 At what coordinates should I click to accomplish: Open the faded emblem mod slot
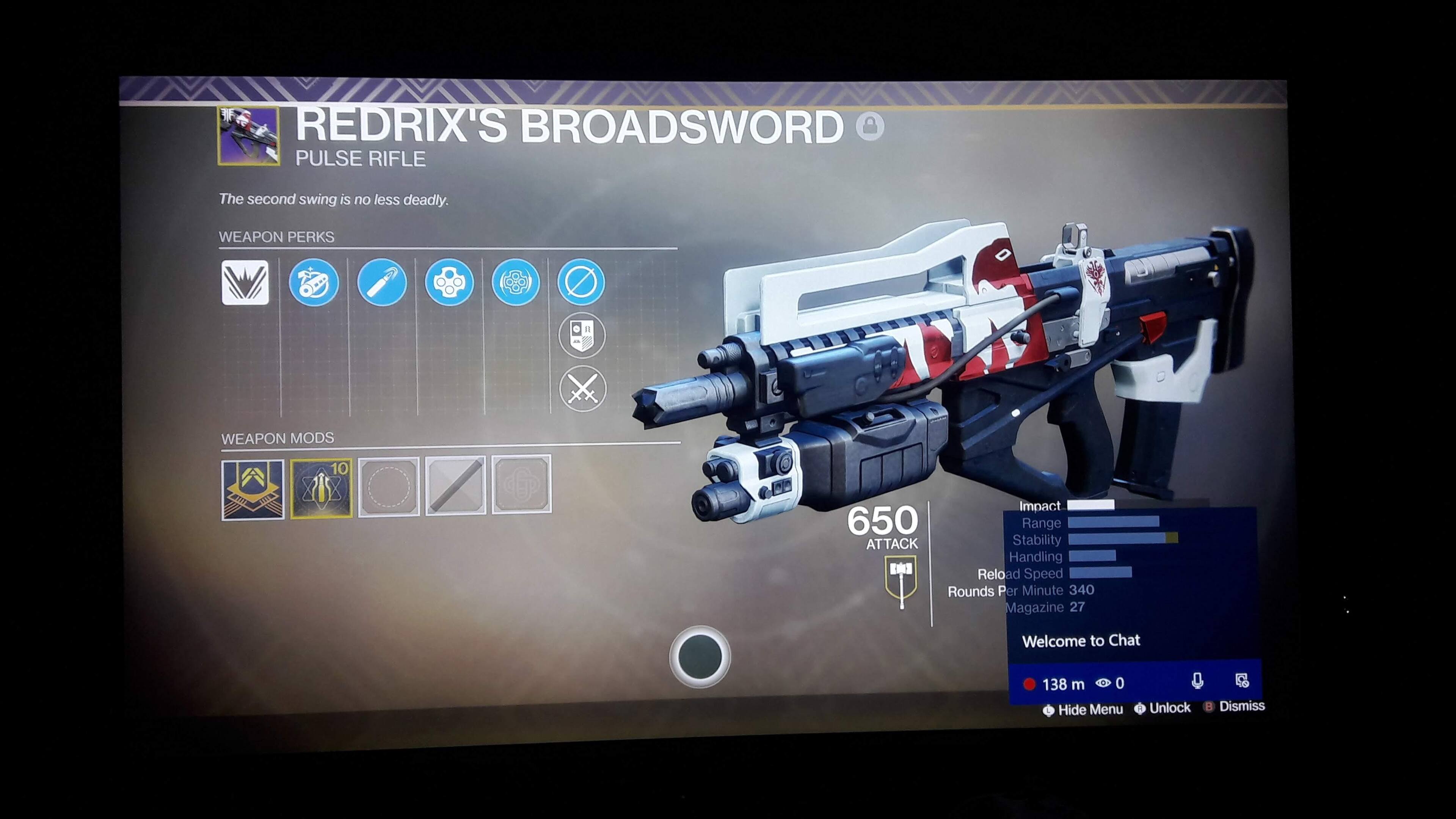click(x=522, y=485)
